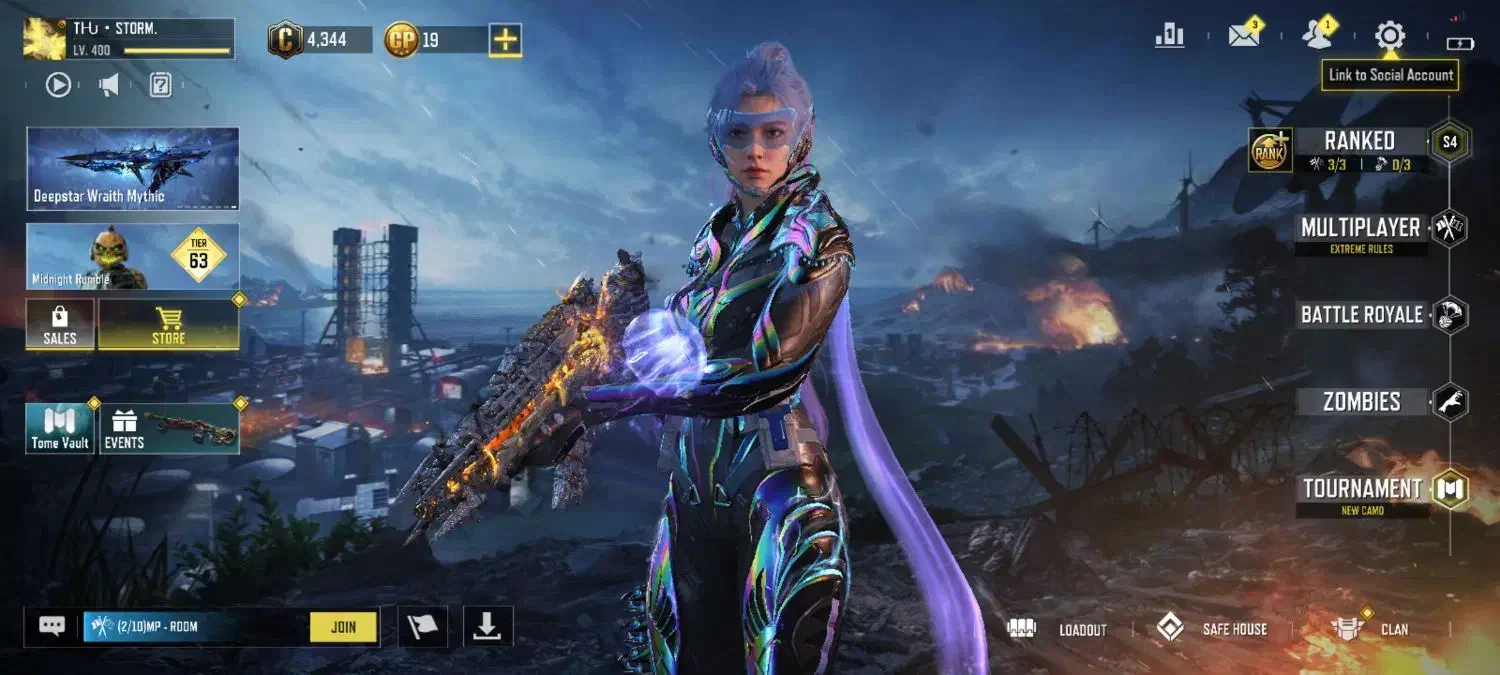Viewport: 1500px width, 675px height.
Task: Open the Midnight Rumble battle pass banner
Action: 133,257
